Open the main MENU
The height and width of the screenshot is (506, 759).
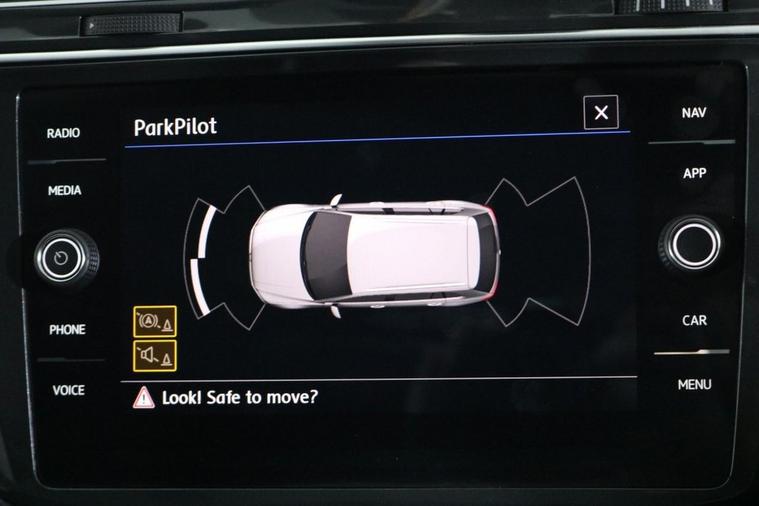(694, 384)
